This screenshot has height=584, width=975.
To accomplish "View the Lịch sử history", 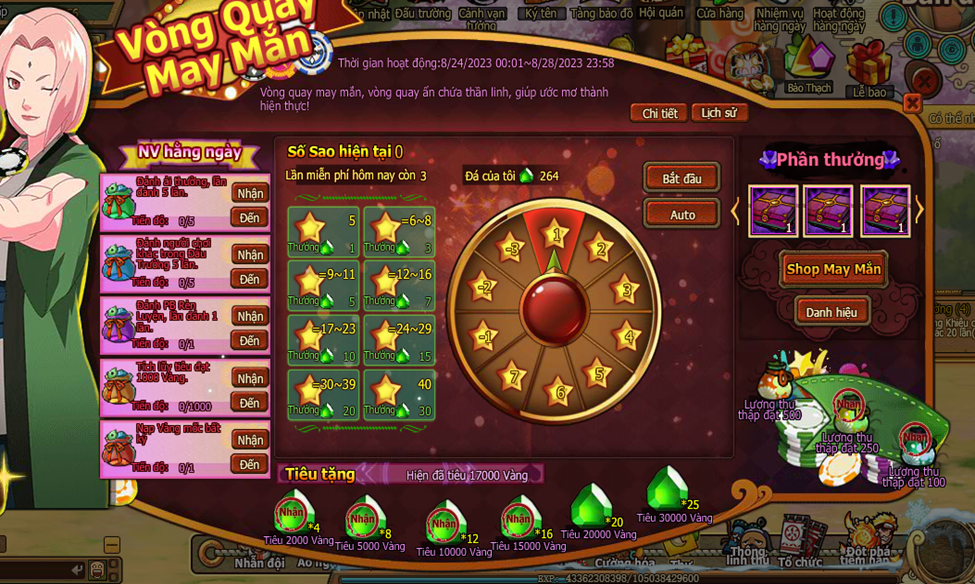I will 718,113.
